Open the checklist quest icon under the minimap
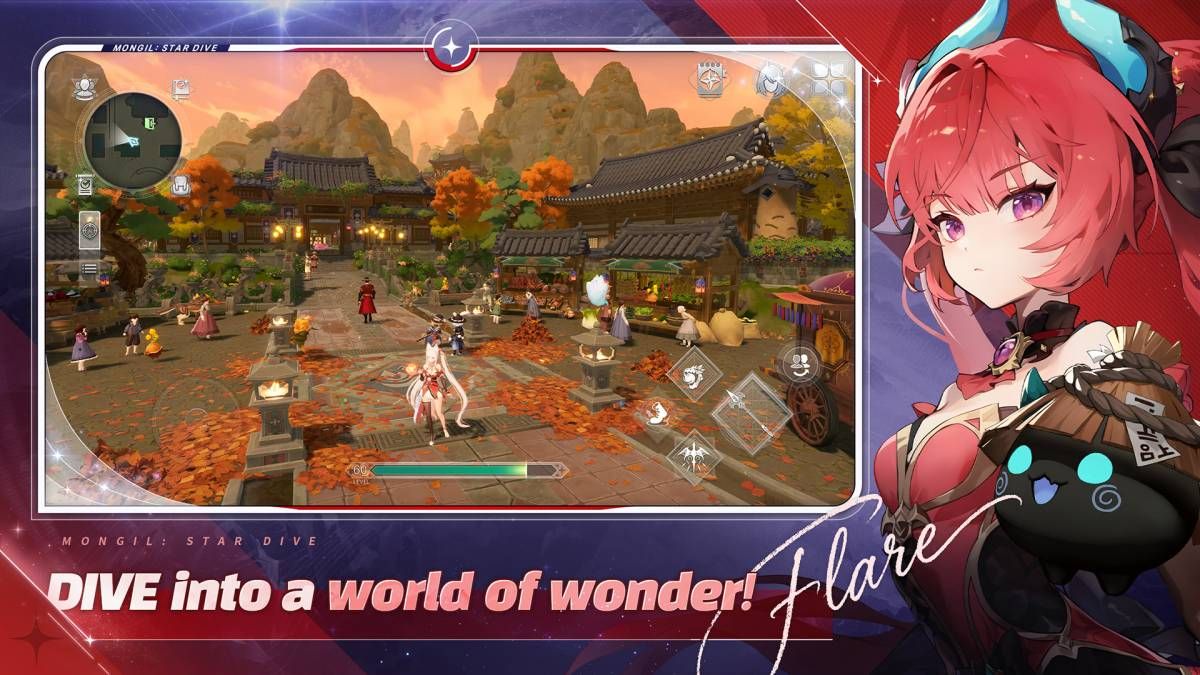 click(x=86, y=184)
